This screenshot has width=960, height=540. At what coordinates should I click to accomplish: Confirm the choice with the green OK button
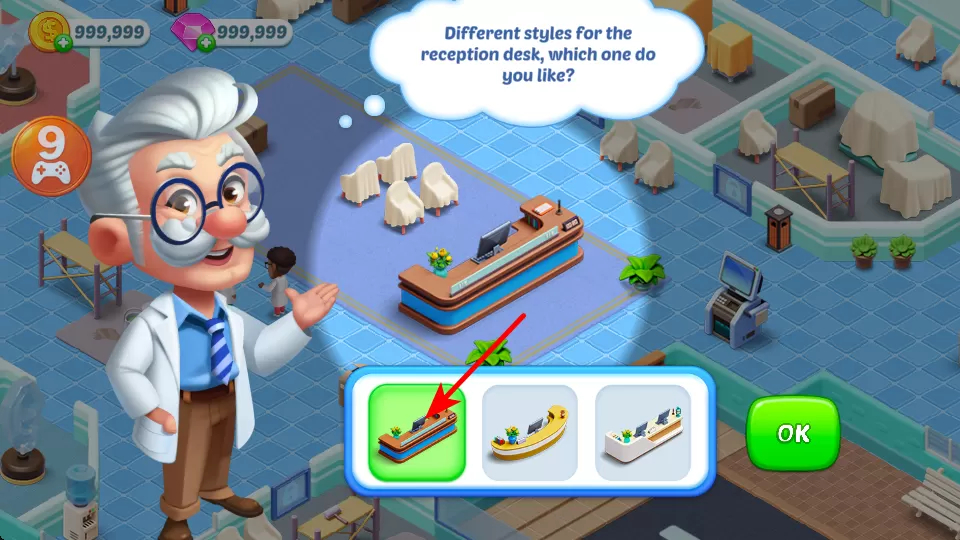pyautogui.click(x=793, y=433)
